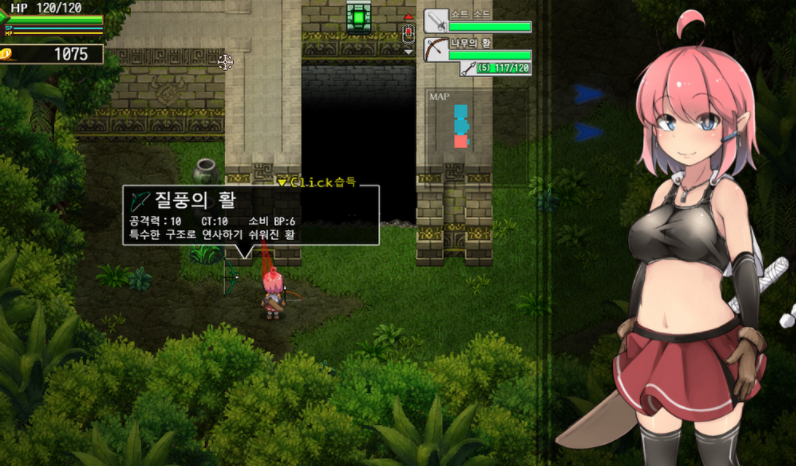The image size is (796, 466).
Task: Open the MAP minimap panel
Action: click(x=460, y=125)
